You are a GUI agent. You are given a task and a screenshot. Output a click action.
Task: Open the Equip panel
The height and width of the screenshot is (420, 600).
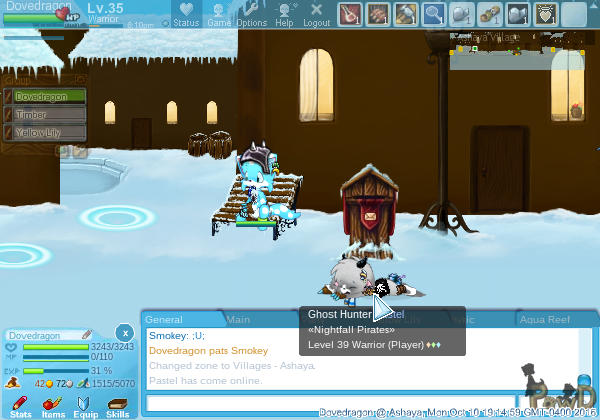(x=85, y=406)
